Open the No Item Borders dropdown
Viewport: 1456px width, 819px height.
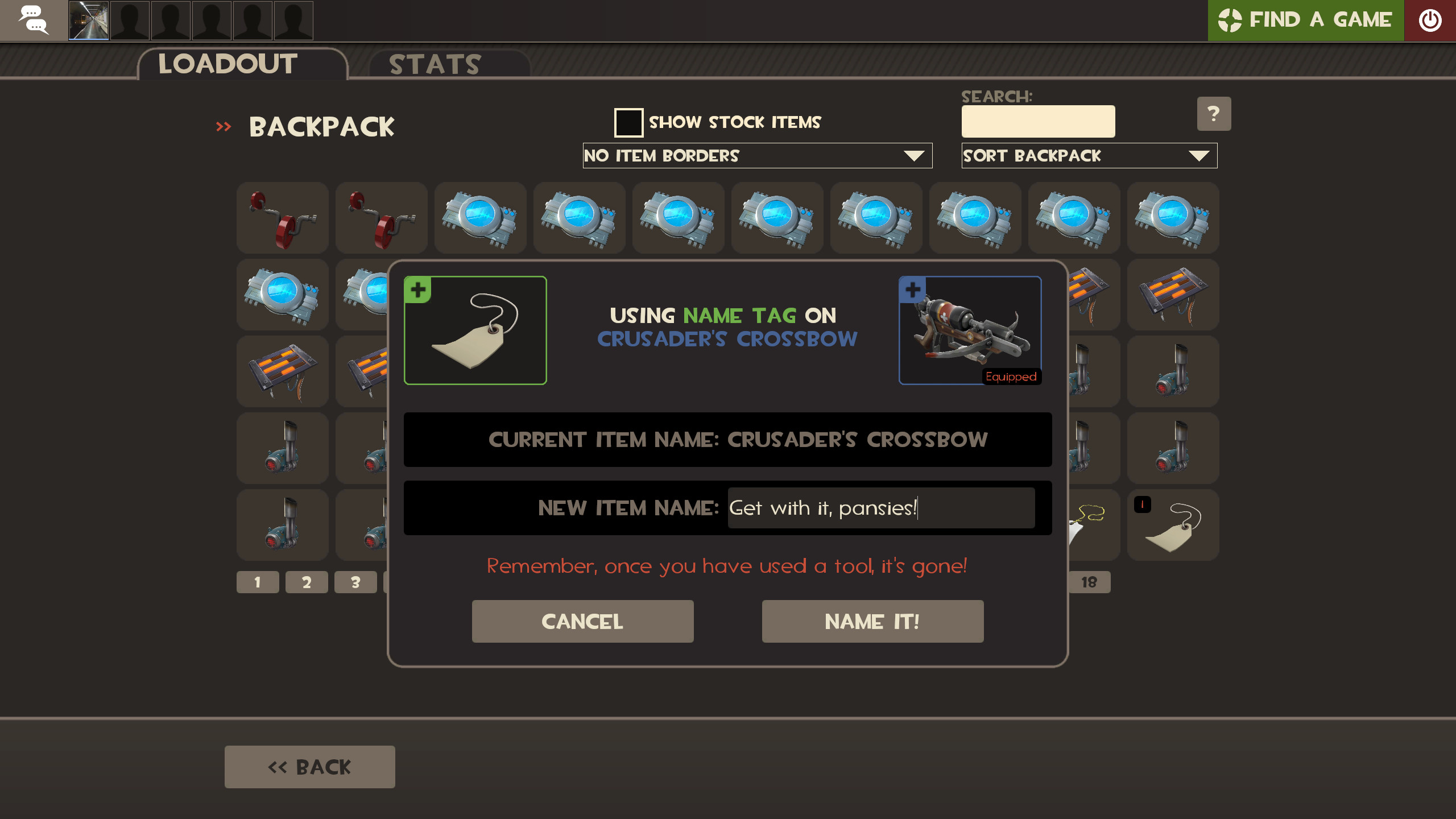[x=756, y=155]
